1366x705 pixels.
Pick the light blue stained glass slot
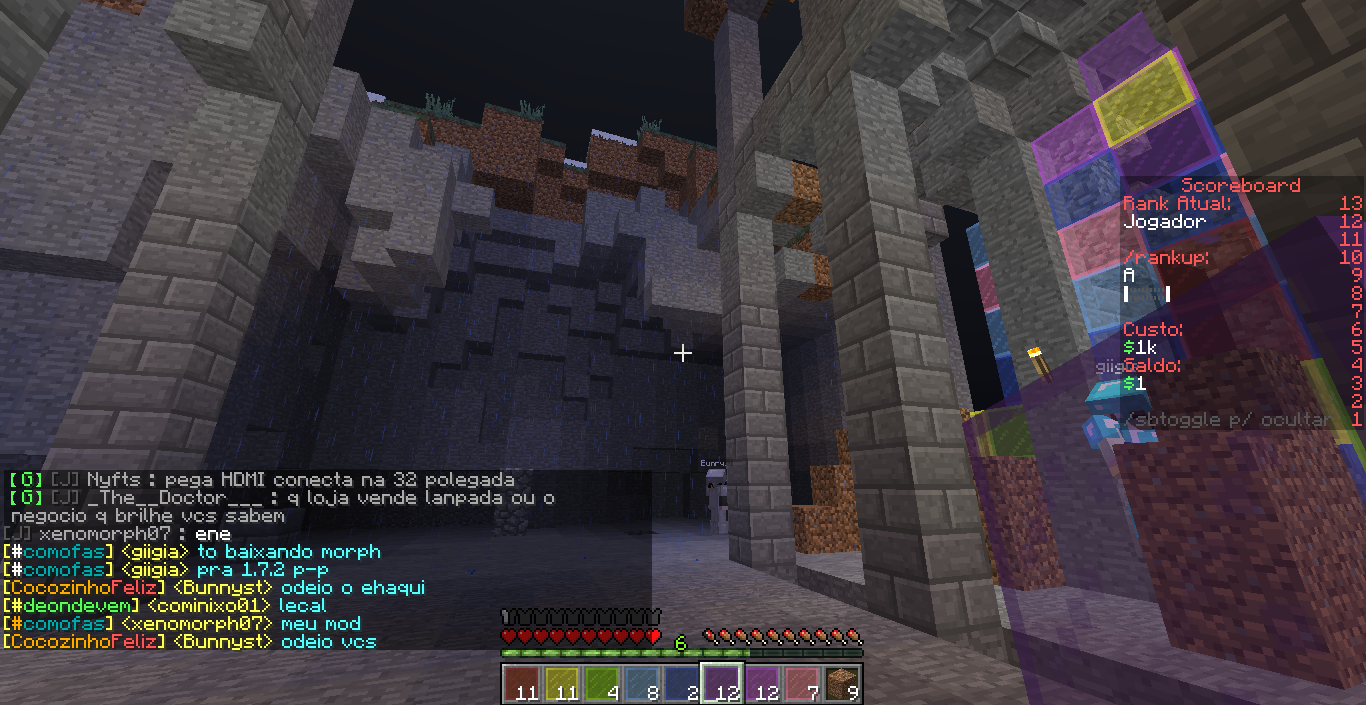click(x=641, y=683)
